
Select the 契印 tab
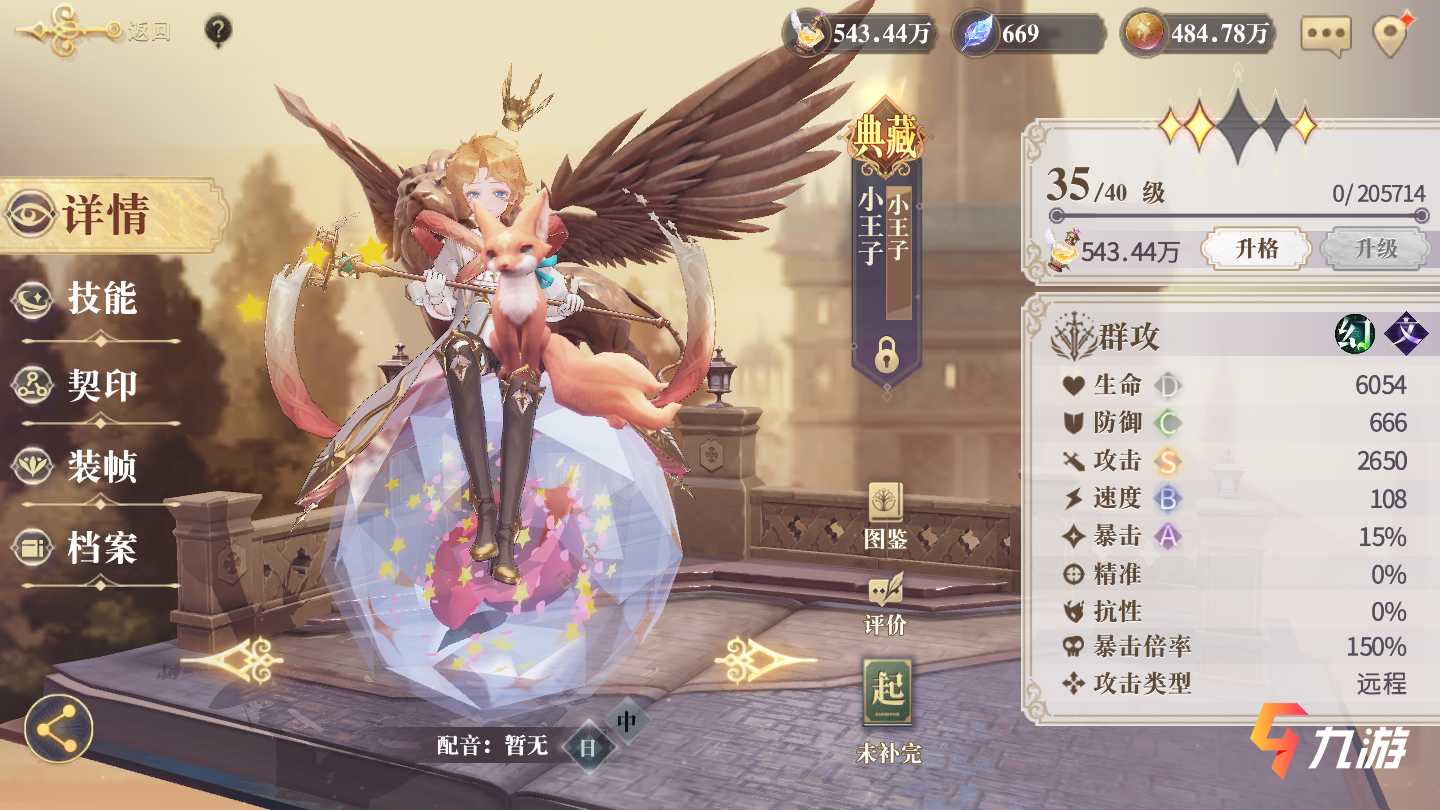101,385
